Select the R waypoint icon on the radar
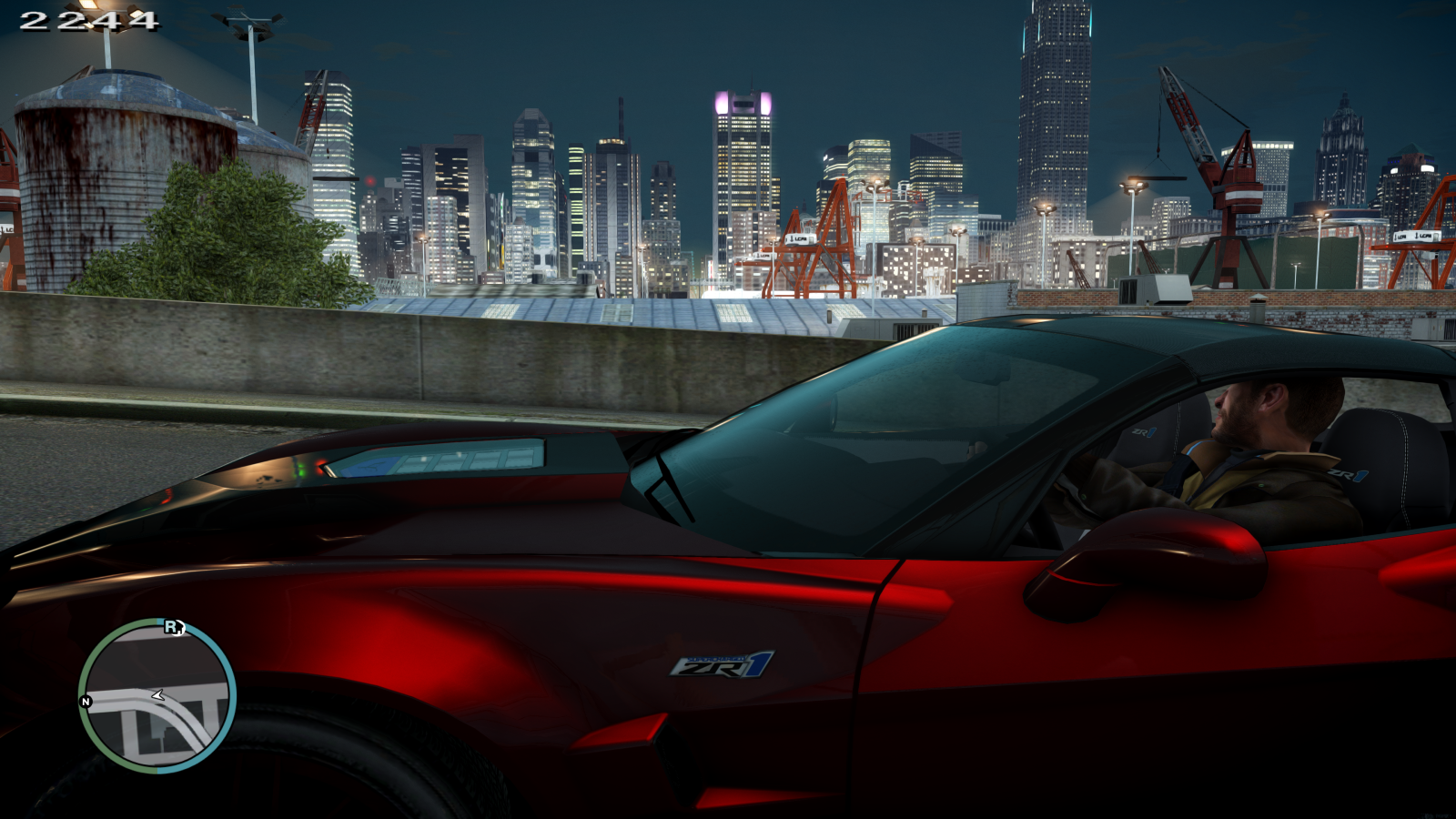Screen dimensions: 1456x819 pyautogui.click(x=174, y=626)
